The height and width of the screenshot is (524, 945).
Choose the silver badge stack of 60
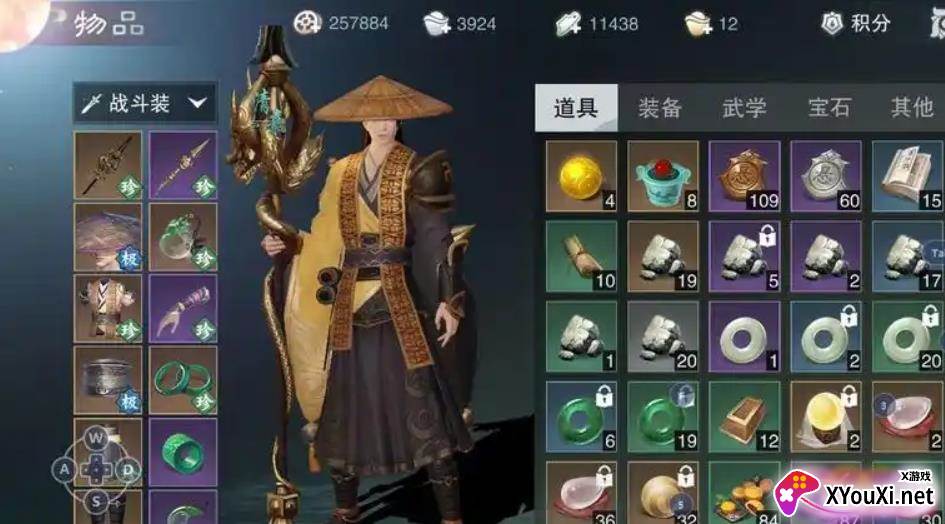(826, 175)
